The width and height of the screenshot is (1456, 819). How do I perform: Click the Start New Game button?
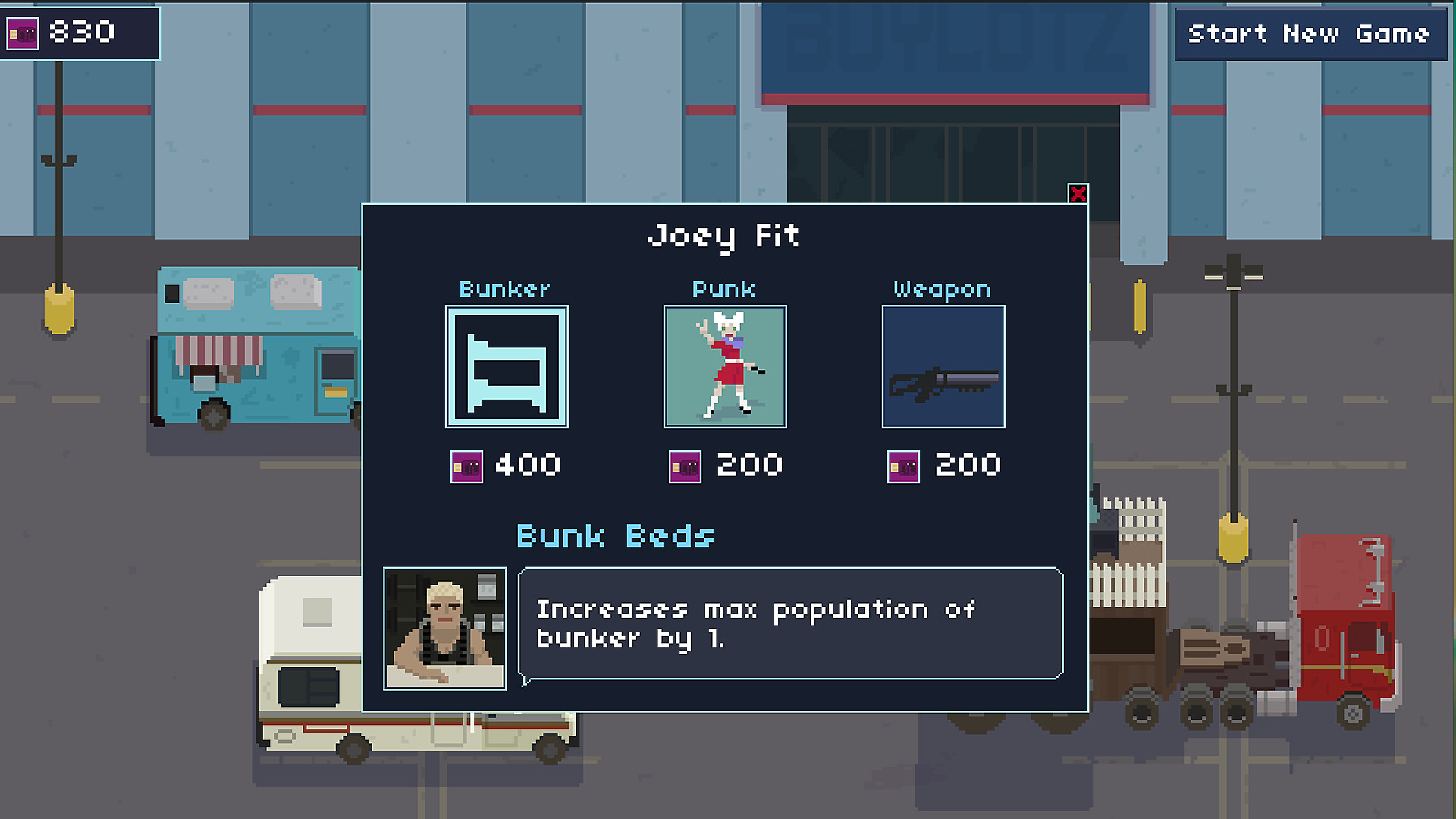(x=1308, y=33)
